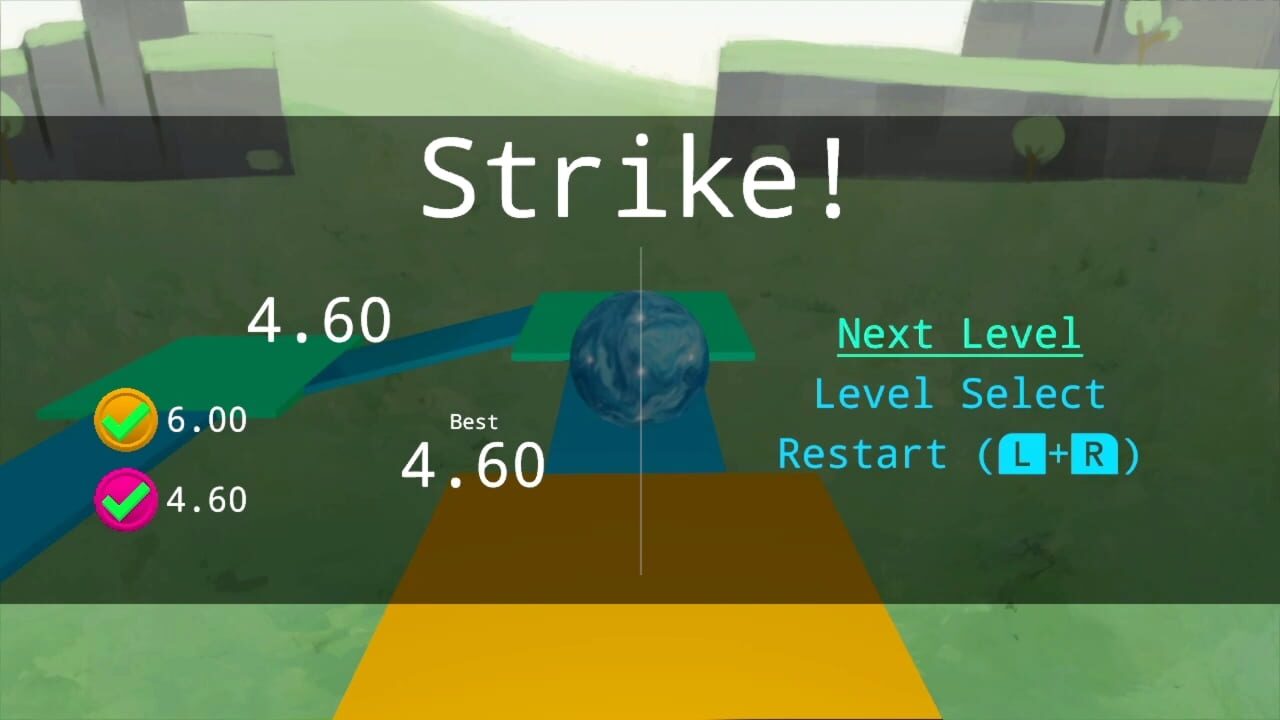
Task: Click the green checkmark inside the pink medal
Action: (126, 498)
